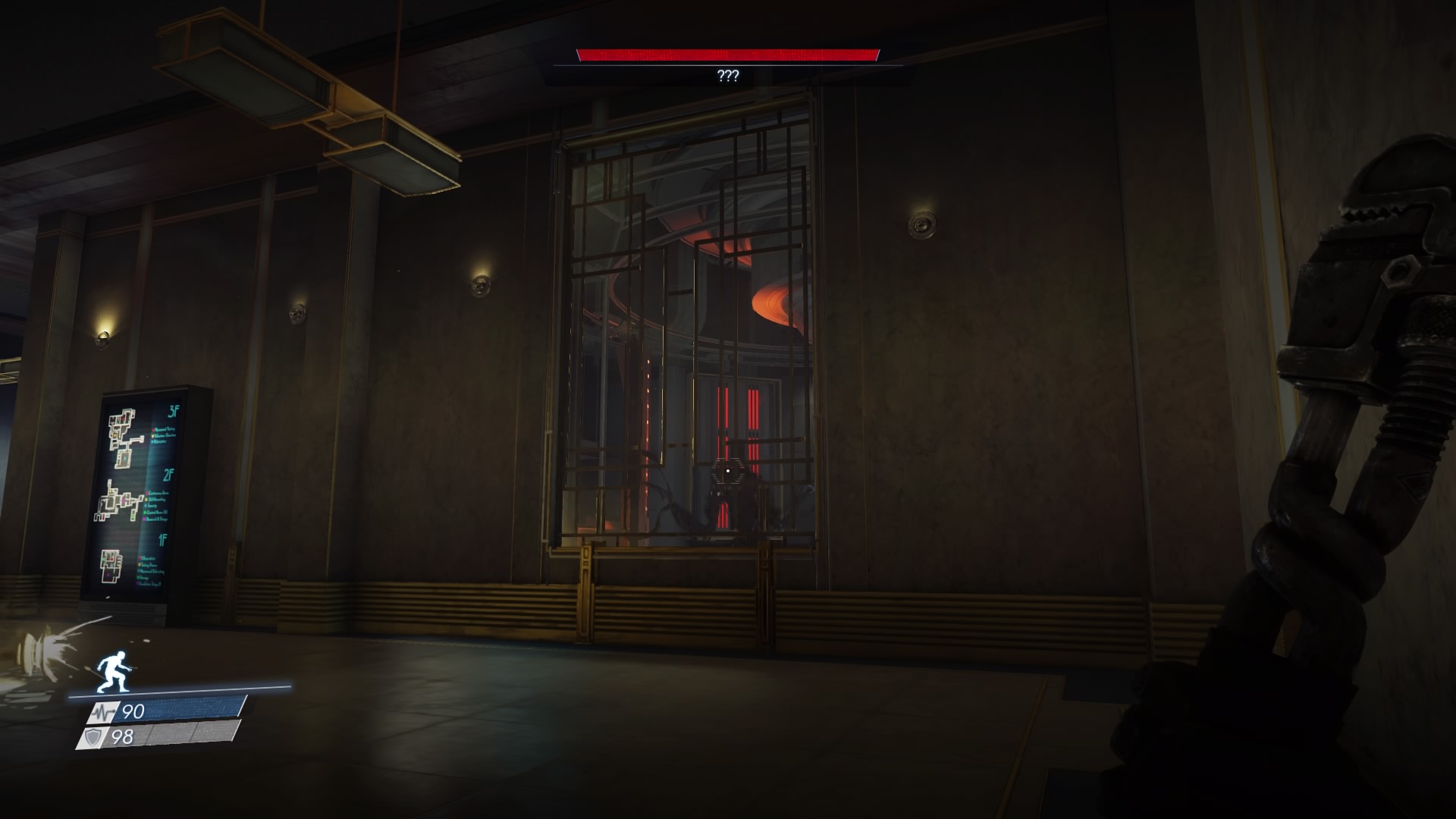Click the ??? enemy name label below the health bar
This screenshot has width=1456, height=819.
726,76
